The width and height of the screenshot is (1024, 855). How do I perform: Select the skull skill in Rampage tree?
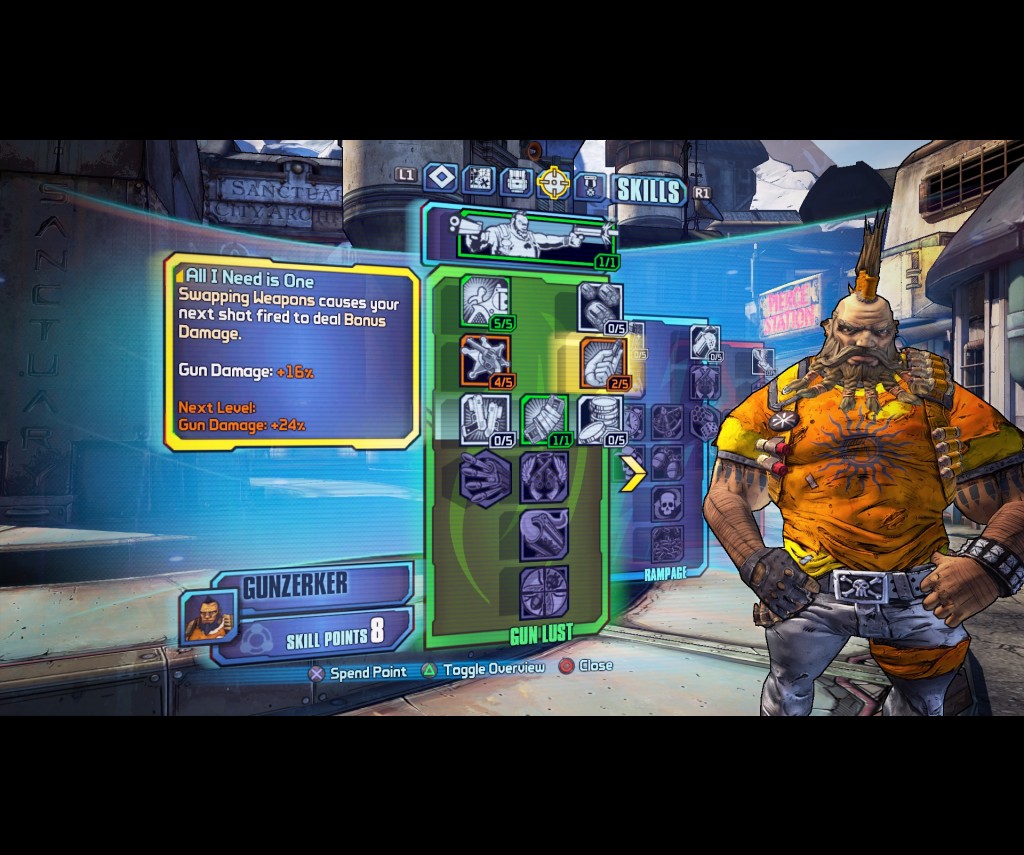coord(667,504)
